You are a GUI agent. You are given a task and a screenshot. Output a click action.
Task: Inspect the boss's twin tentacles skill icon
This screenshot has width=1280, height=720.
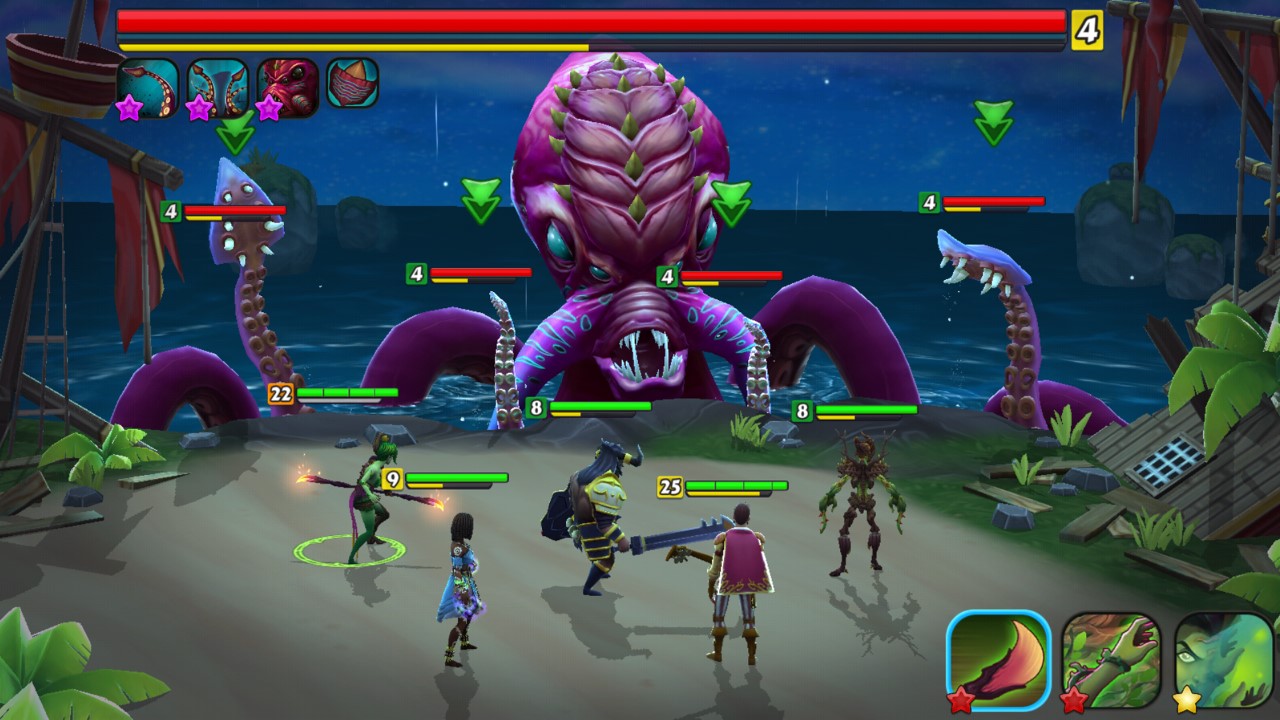(x=217, y=87)
